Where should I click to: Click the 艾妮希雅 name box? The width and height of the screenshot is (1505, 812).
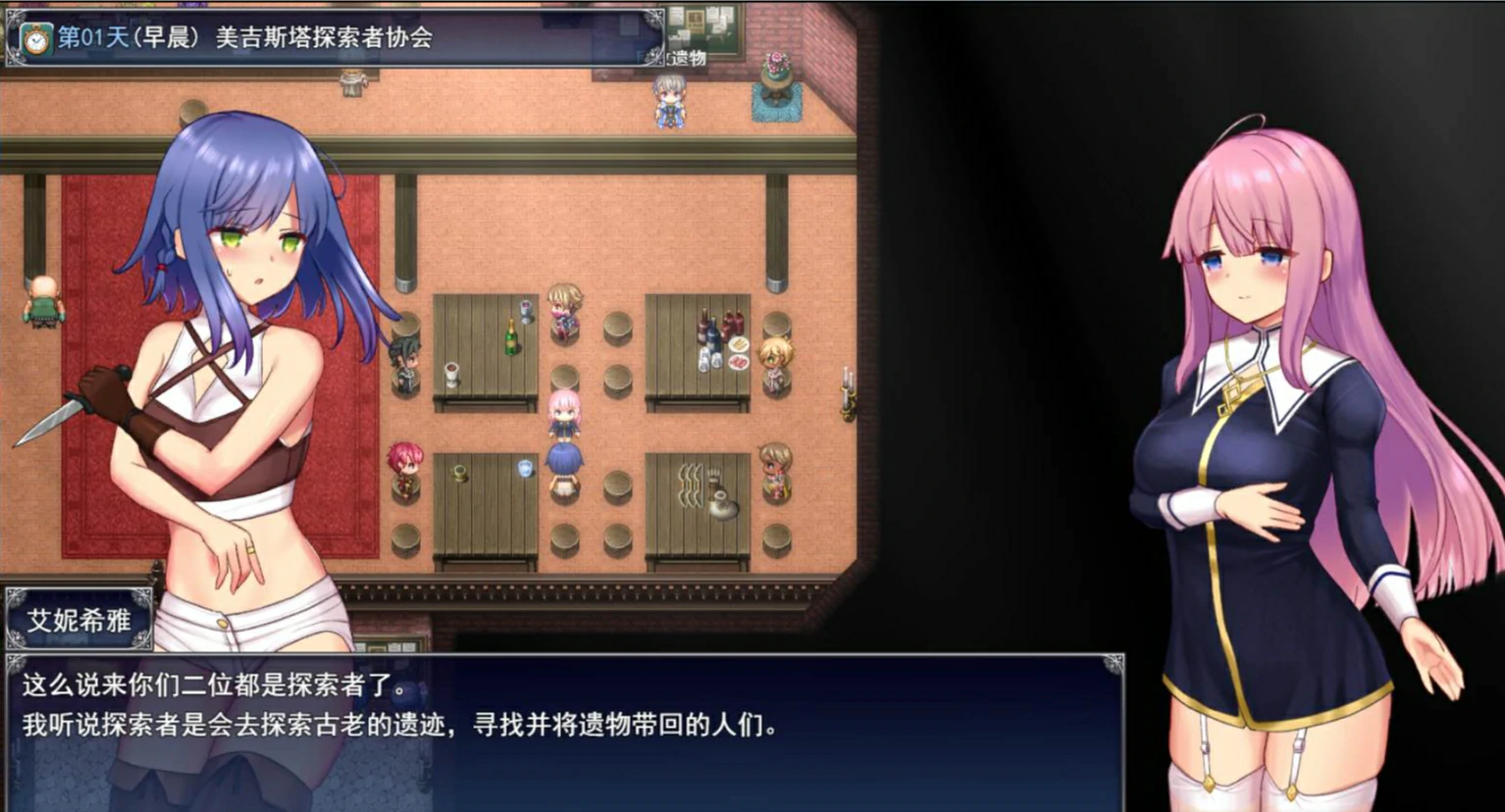pyautogui.click(x=78, y=619)
